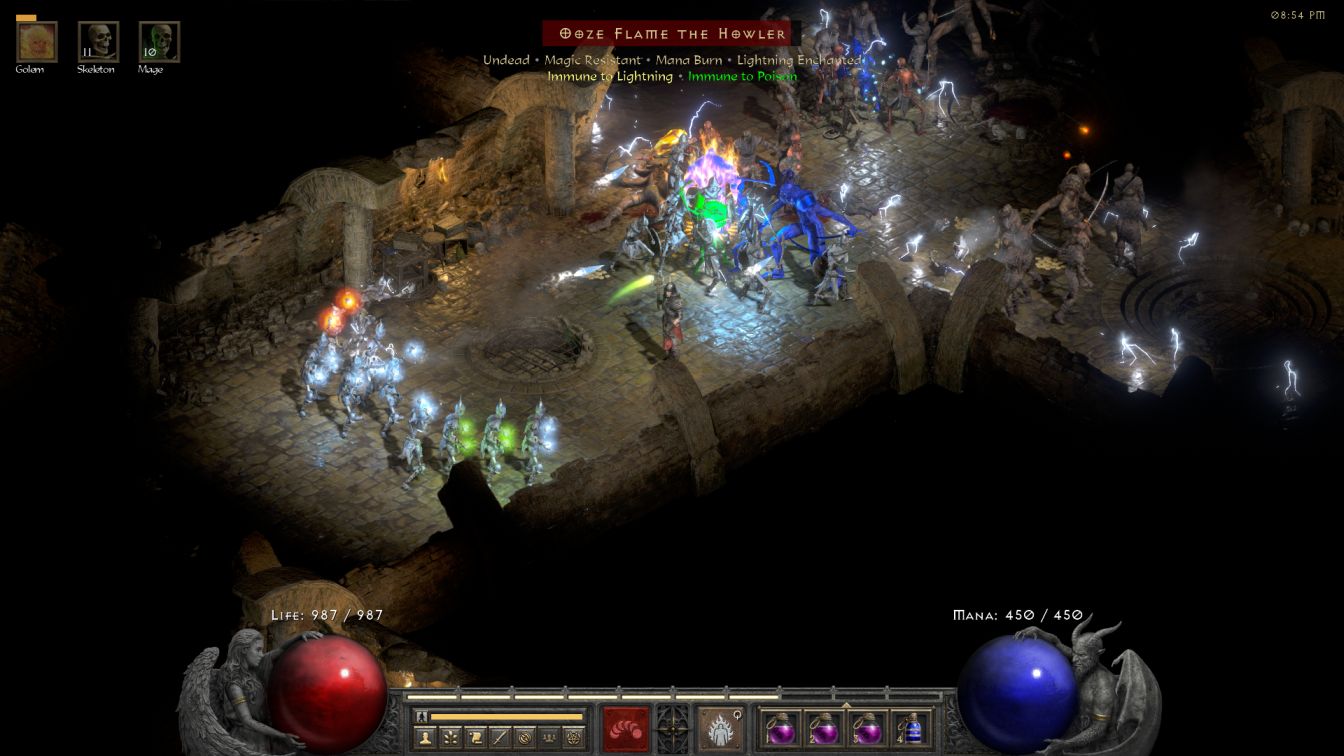Screen dimensions: 1344x756
Task: Click the sword icon mini panel button
Action: pyautogui.click(x=499, y=738)
